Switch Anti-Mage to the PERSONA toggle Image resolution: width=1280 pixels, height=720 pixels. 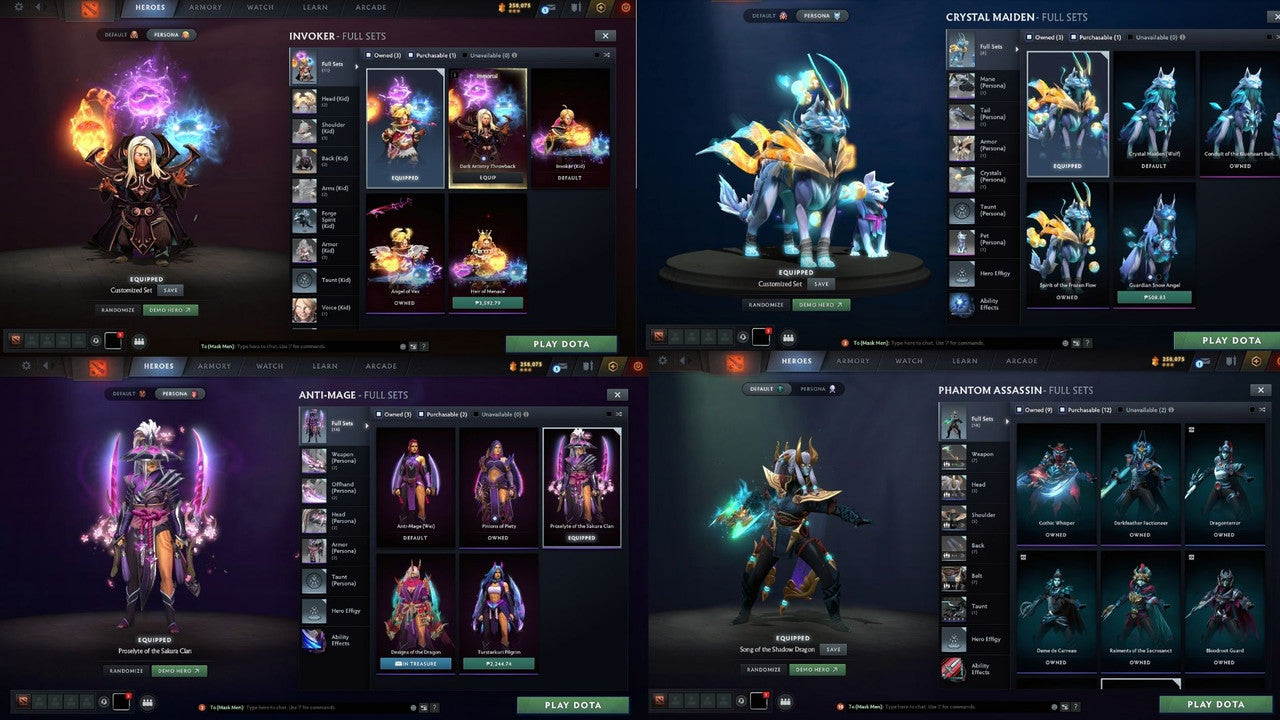pos(179,393)
